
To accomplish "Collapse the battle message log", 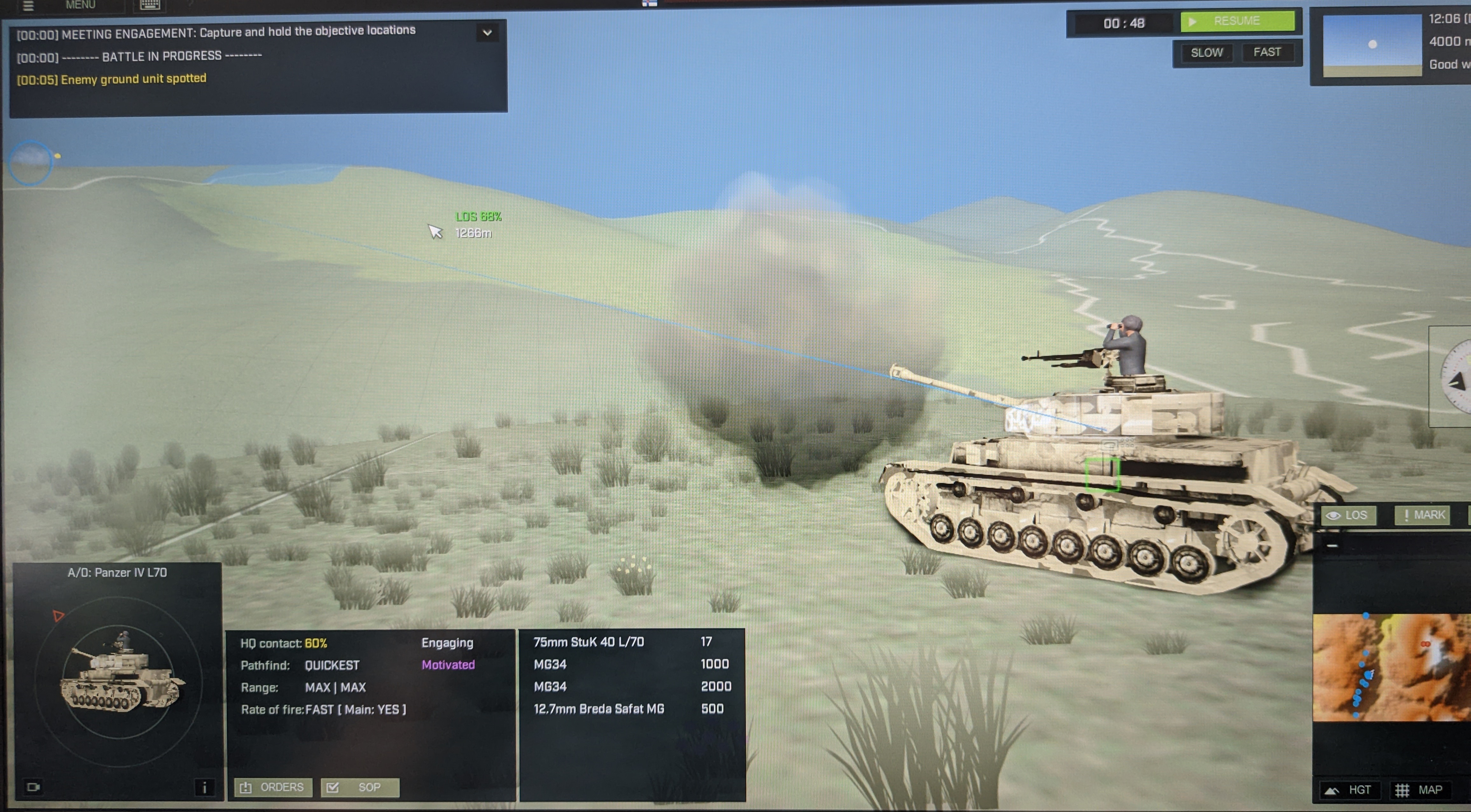I will 487,33.
